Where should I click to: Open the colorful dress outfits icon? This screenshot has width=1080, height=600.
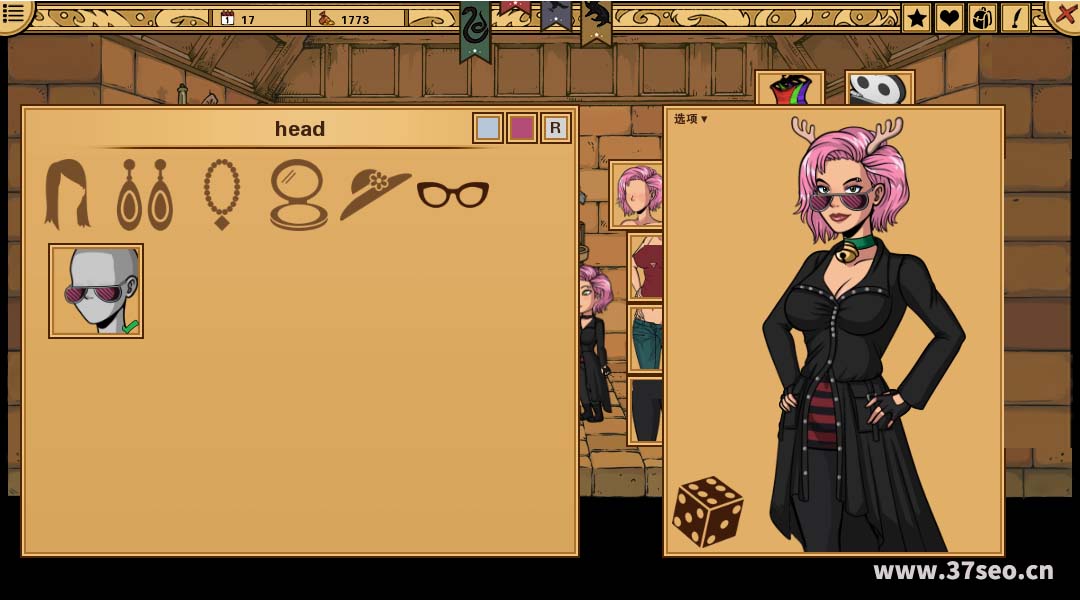point(789,90)
